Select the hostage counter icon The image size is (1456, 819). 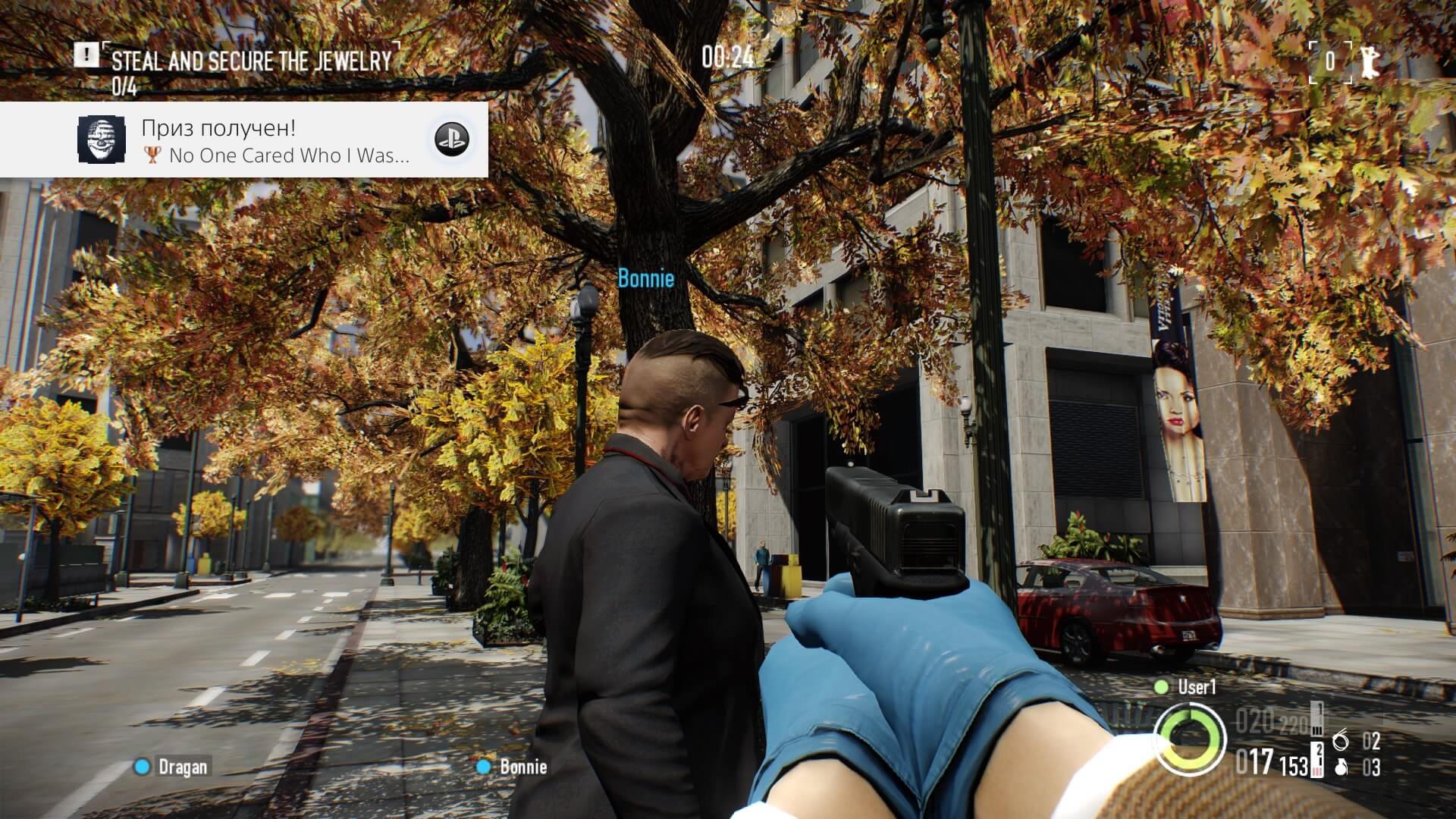click(x=1368, y=61)
